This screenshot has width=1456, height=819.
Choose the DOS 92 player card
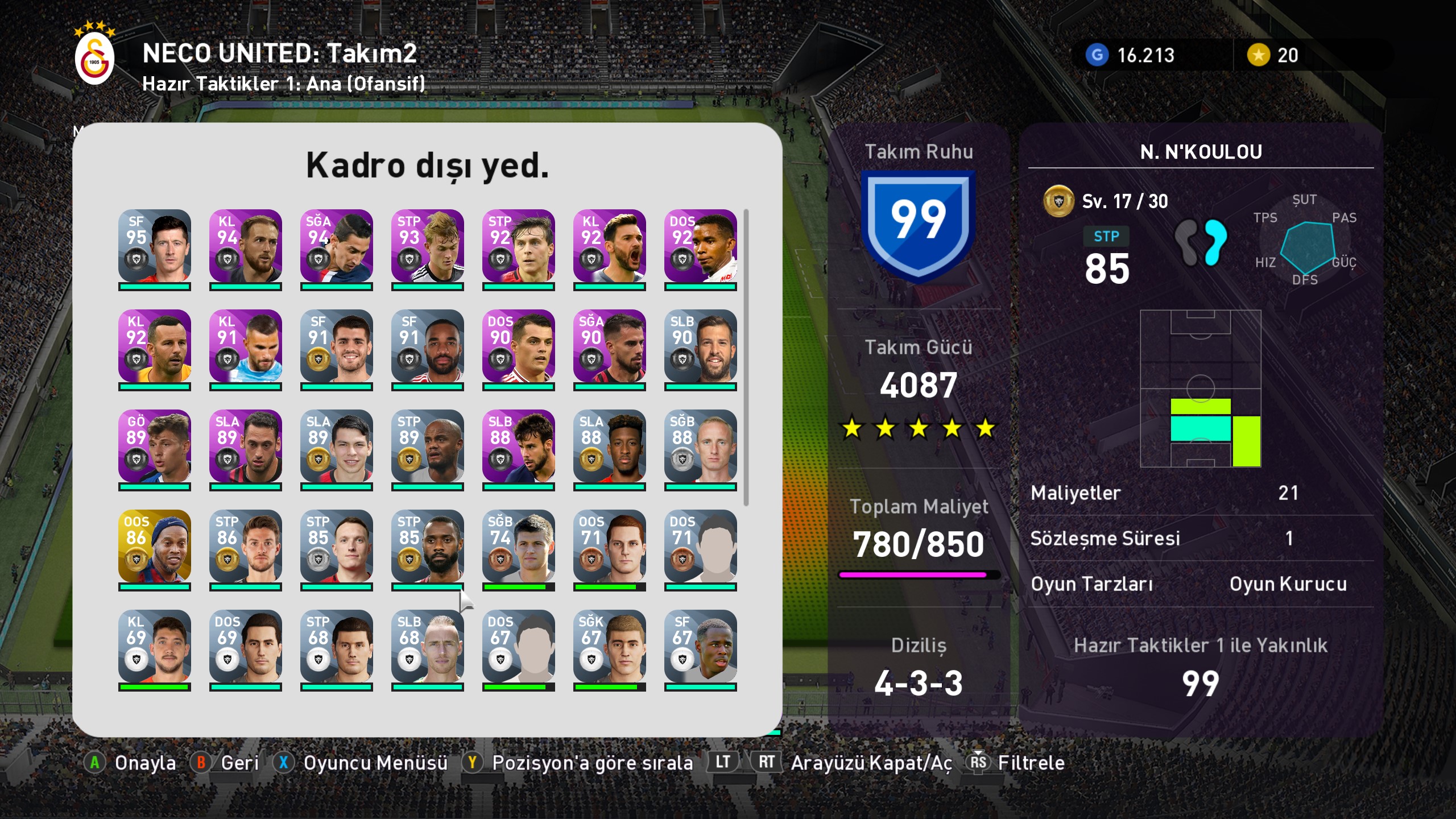click(x=700, y=246)
